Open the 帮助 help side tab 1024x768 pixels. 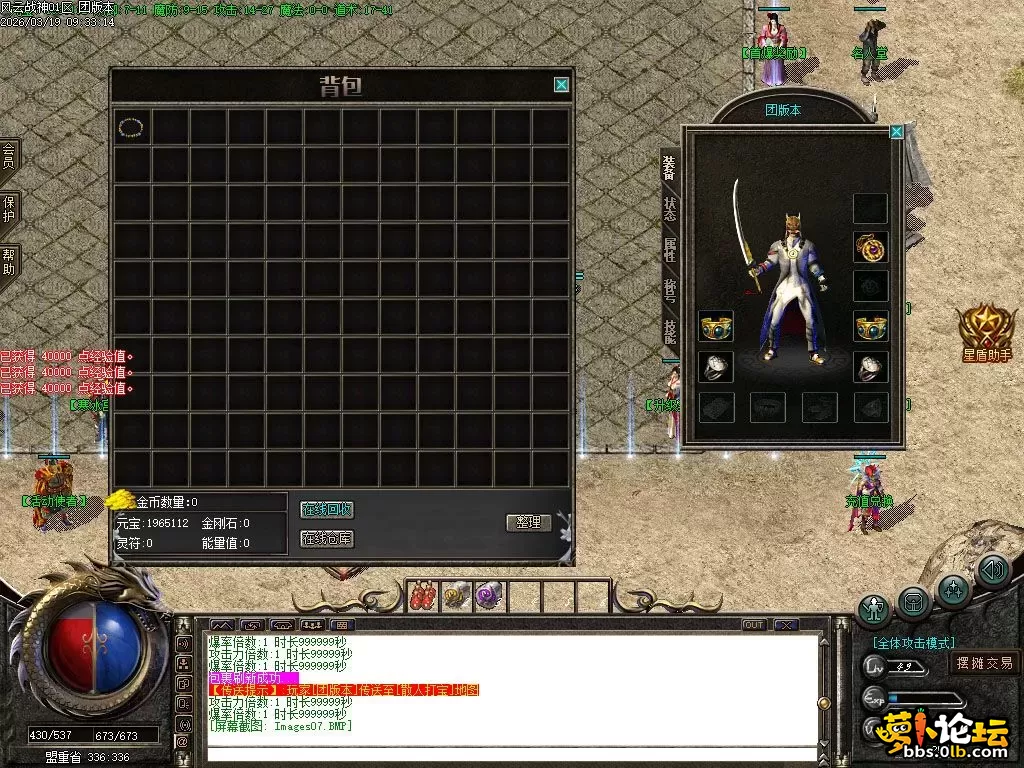(x=8, y=262)
